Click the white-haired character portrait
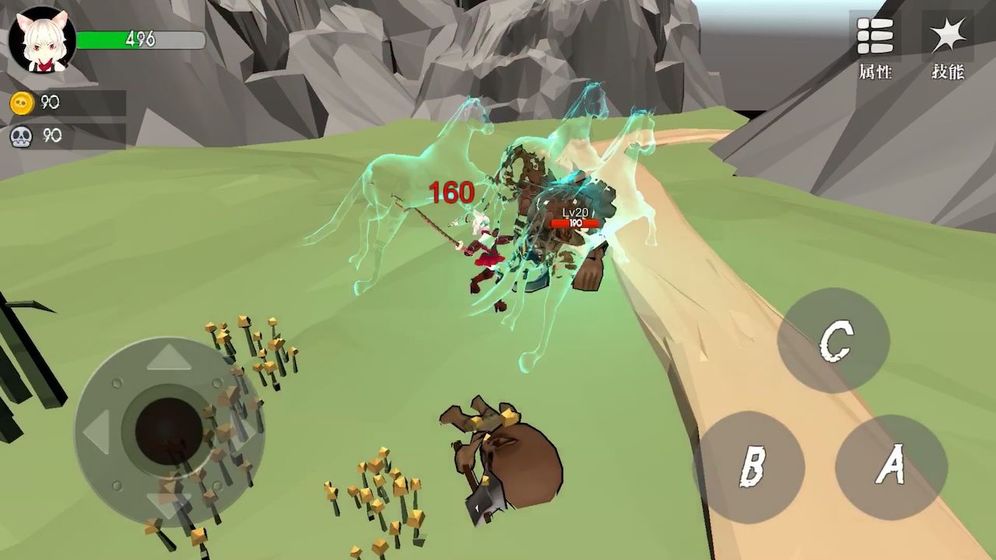This screenshot has height=560, width=996. click(x=42, y=40)
